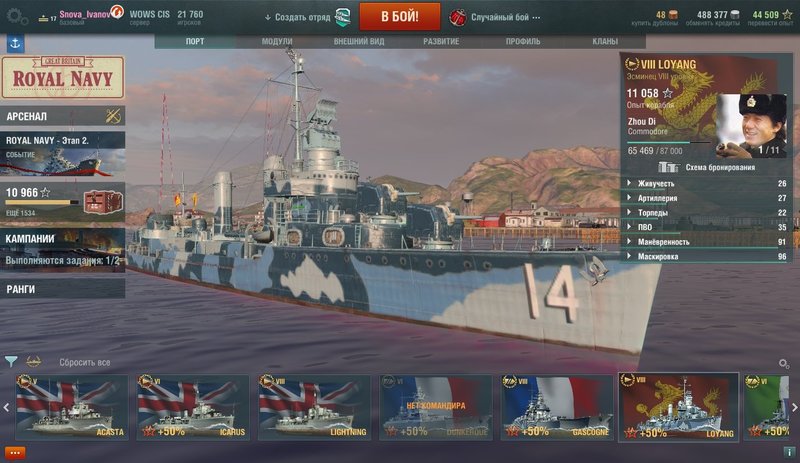Open the АРСЕНАЛ menu
800x463 pixels.
62,116
